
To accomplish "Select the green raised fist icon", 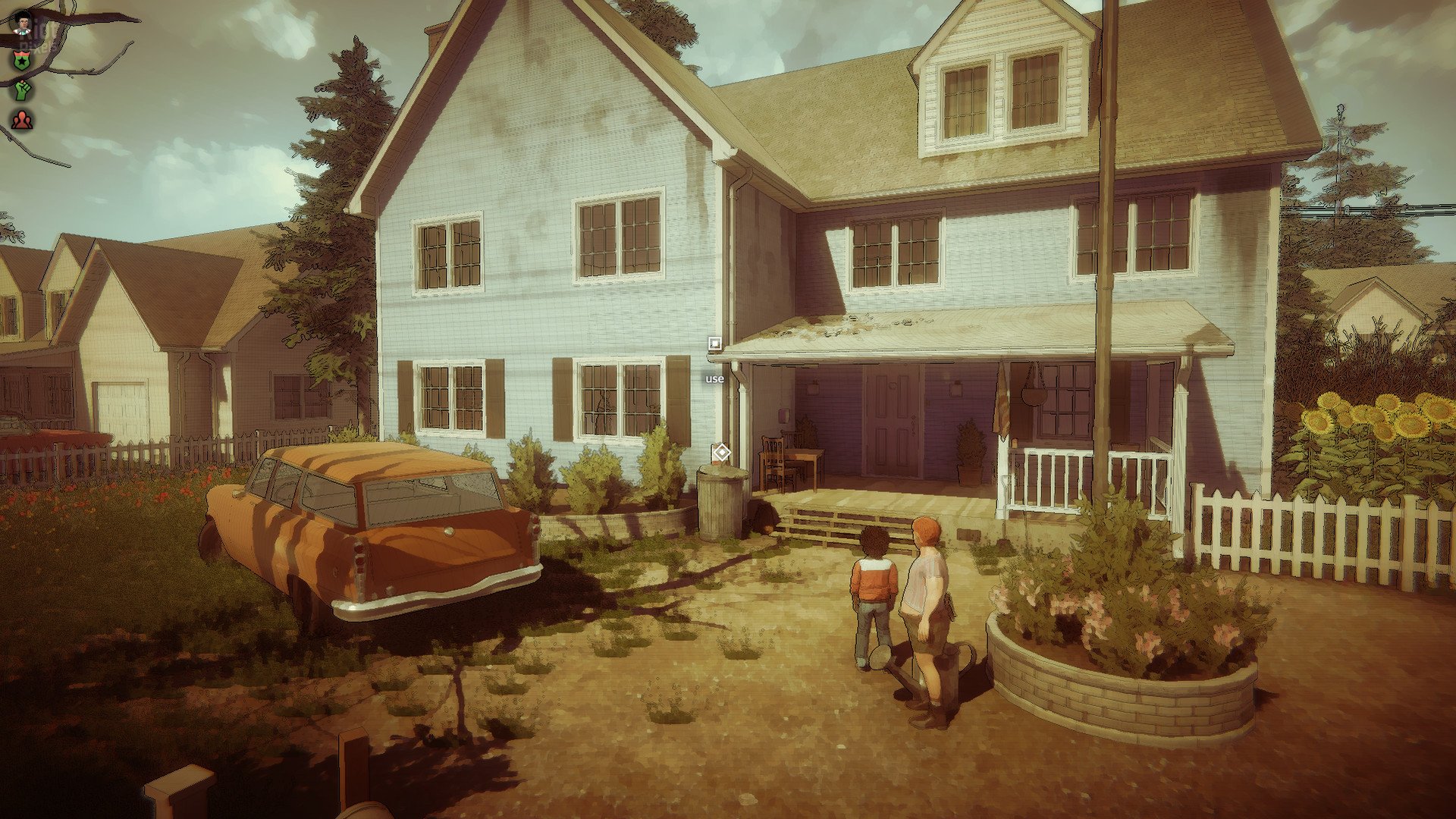I will (x=23, y=89).
